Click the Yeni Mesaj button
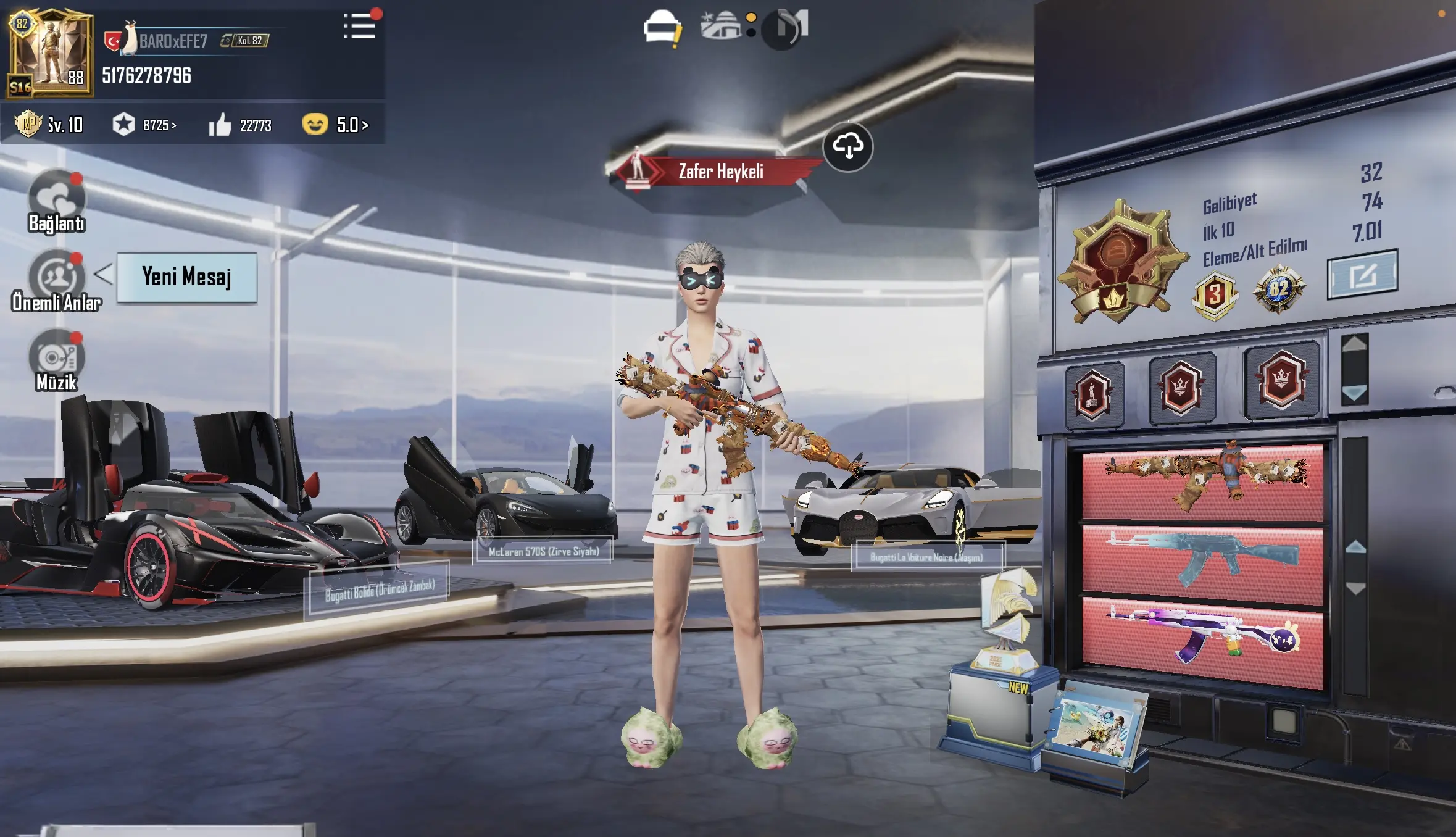This screenshot has height=837, width=1456. coord(186,277)
